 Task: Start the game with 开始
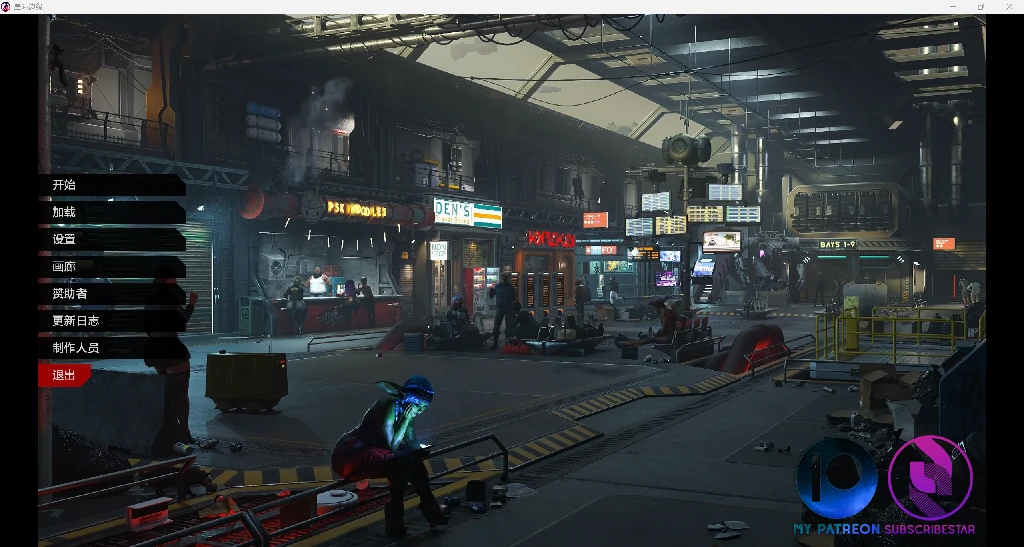pyautogui.click(x=65, y=185)
